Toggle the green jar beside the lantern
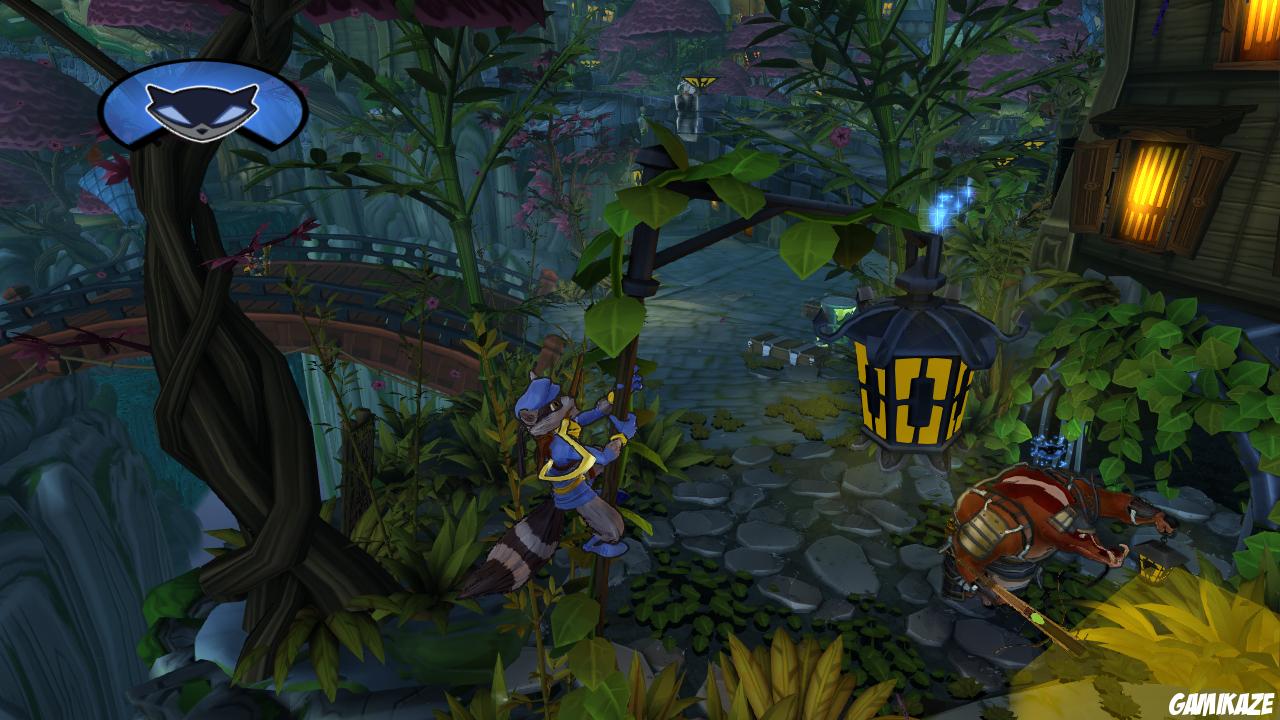This screenshot has height=720, width=1280. pos(838,310)
